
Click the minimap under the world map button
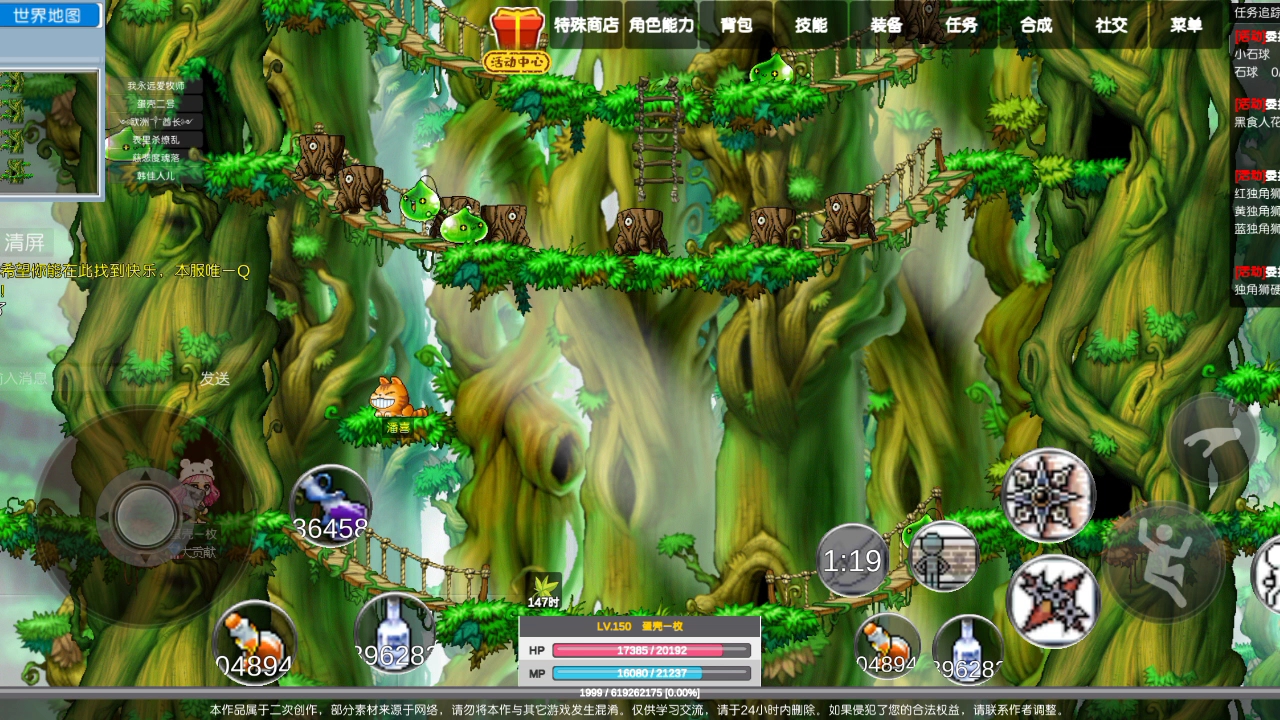[49, 131]
